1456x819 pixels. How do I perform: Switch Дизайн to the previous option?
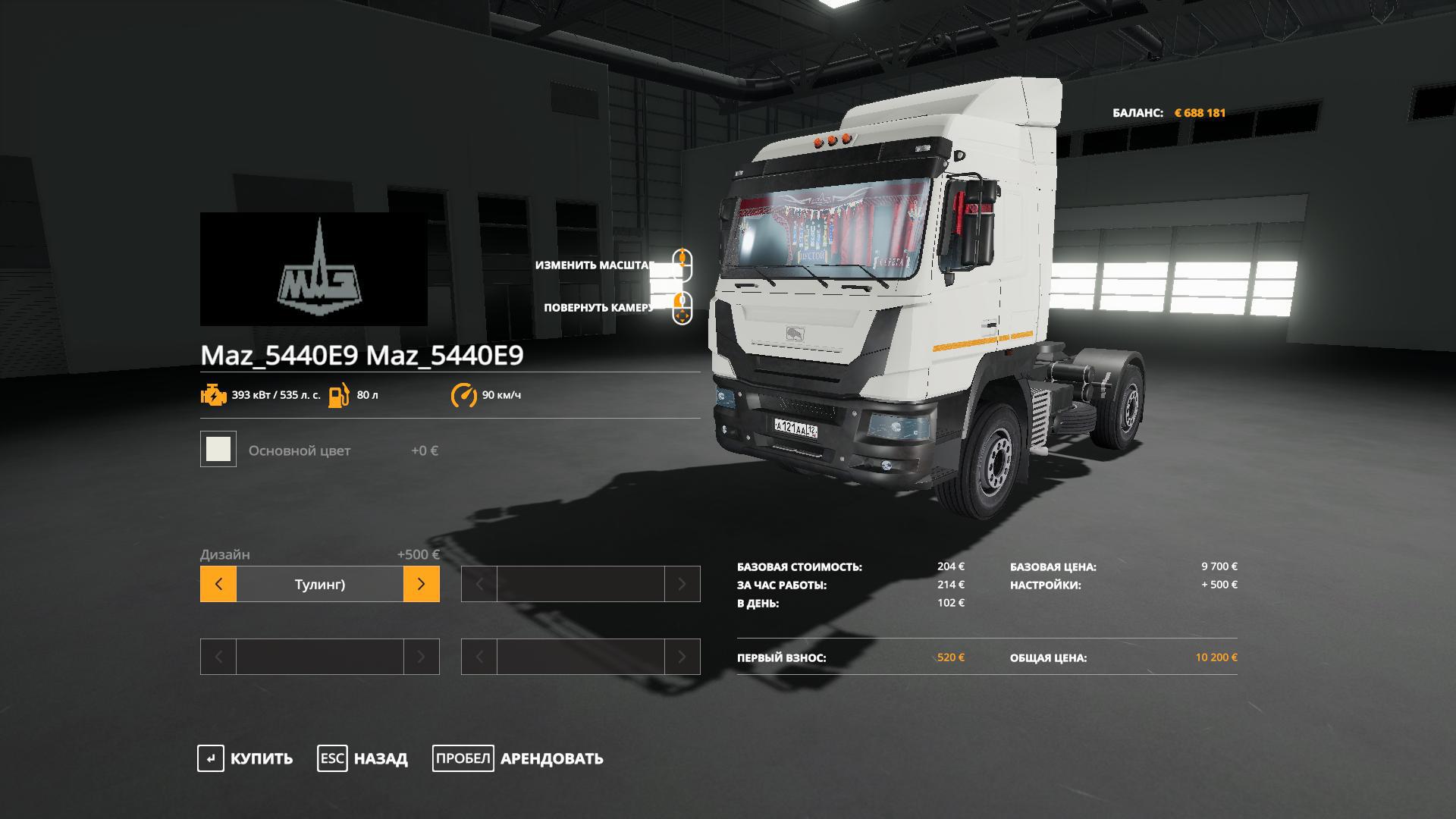(218, 584)
